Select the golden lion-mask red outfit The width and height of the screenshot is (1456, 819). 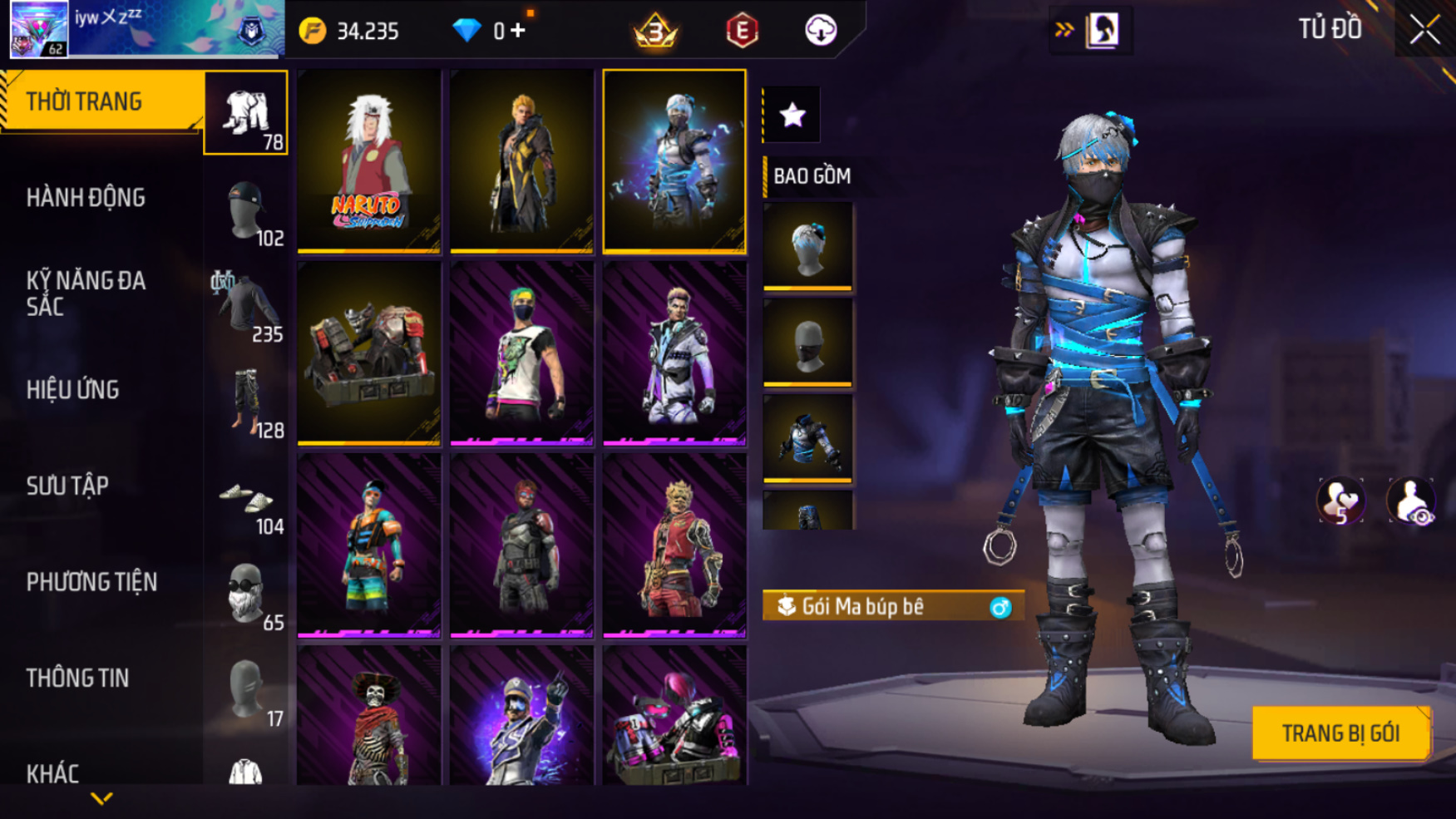[x=674, y=545]
